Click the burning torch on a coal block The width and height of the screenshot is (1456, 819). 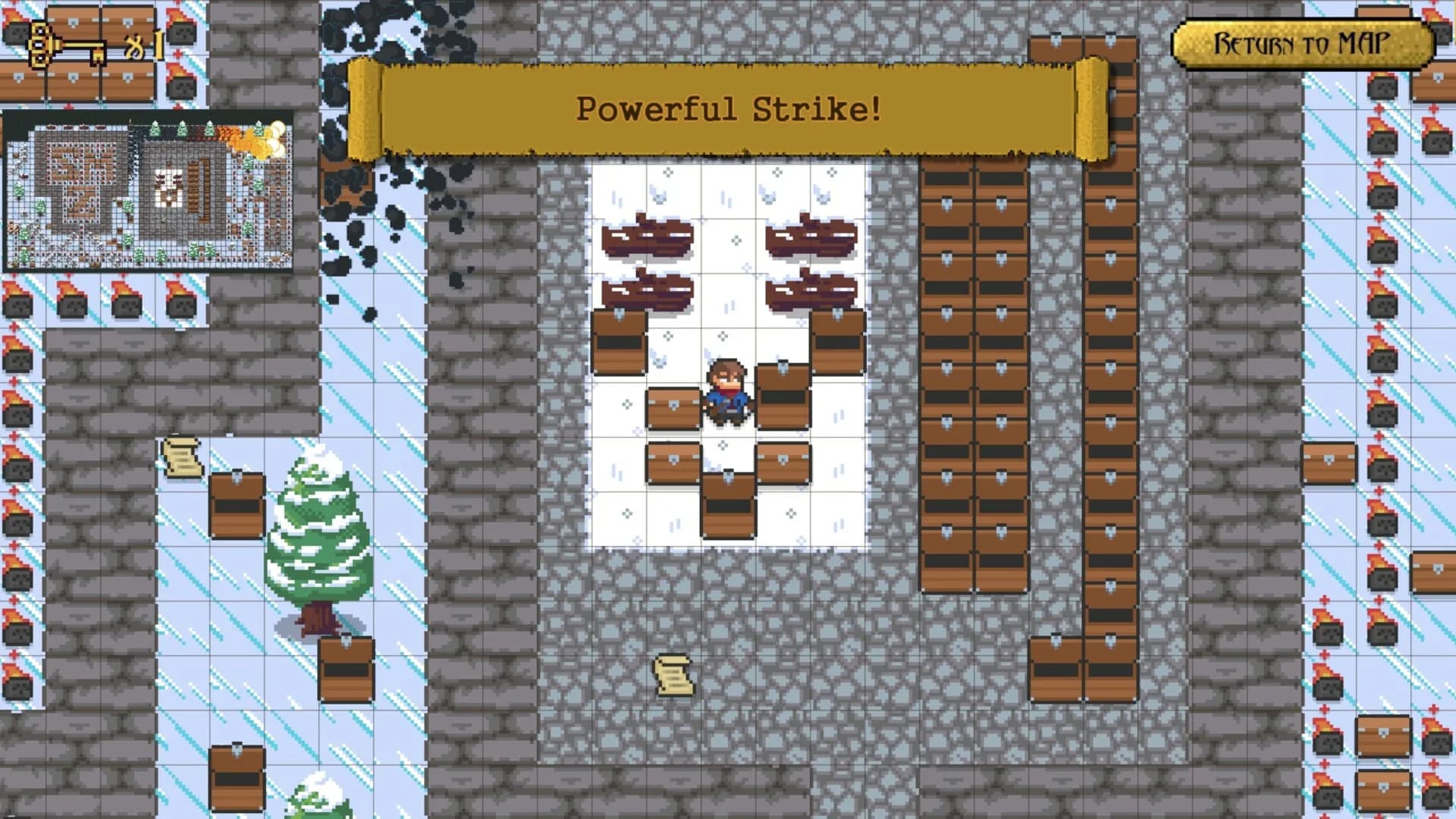[72, 299]
